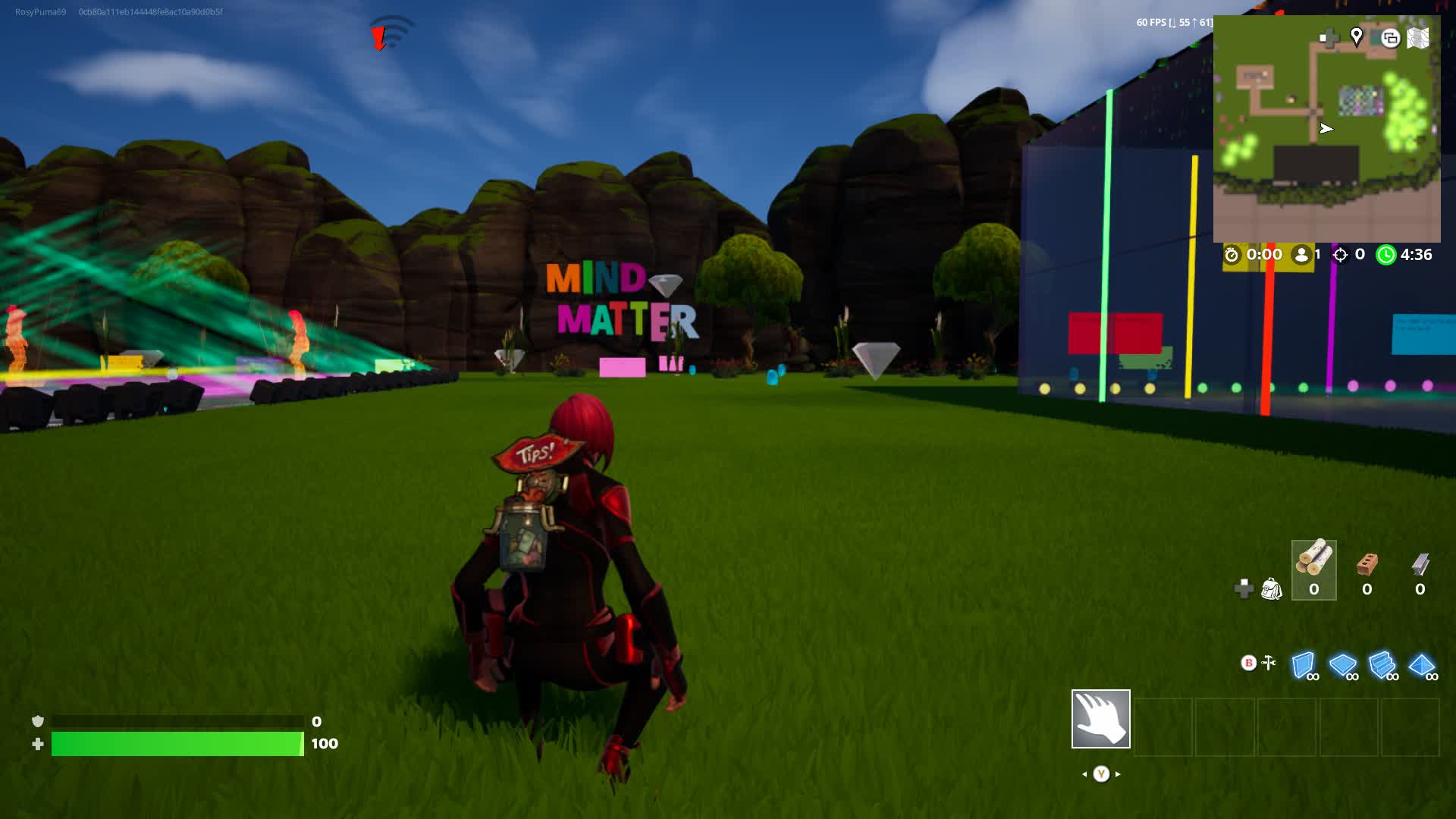The width and height of the screenshot is (1456, 819).
Task: Open the backpack inventory icon
Action: coord(1271,588)
